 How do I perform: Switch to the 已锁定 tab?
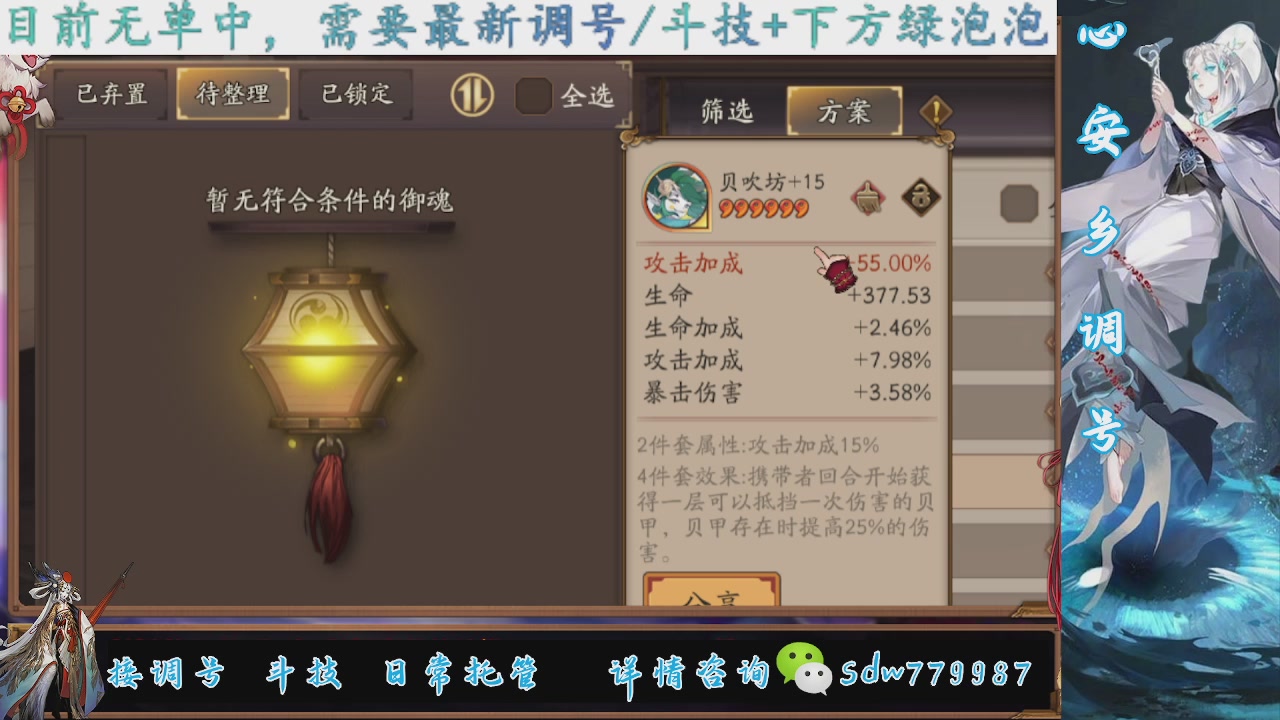tap(356, 93)
